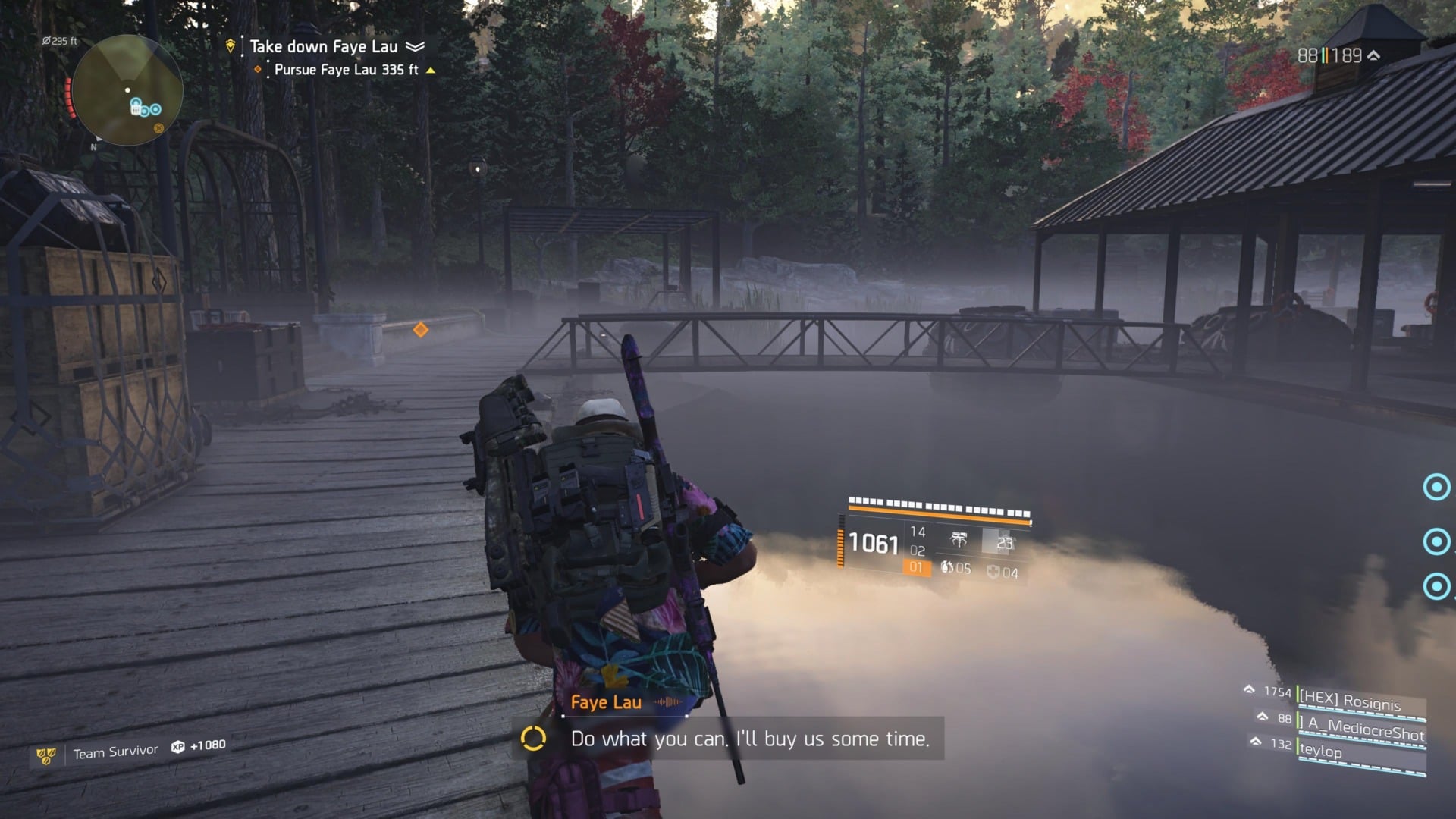1456x819 pixels.
Task: Click the topmost cyan skill circle on right edge
Action: [x=1436, y=488]
